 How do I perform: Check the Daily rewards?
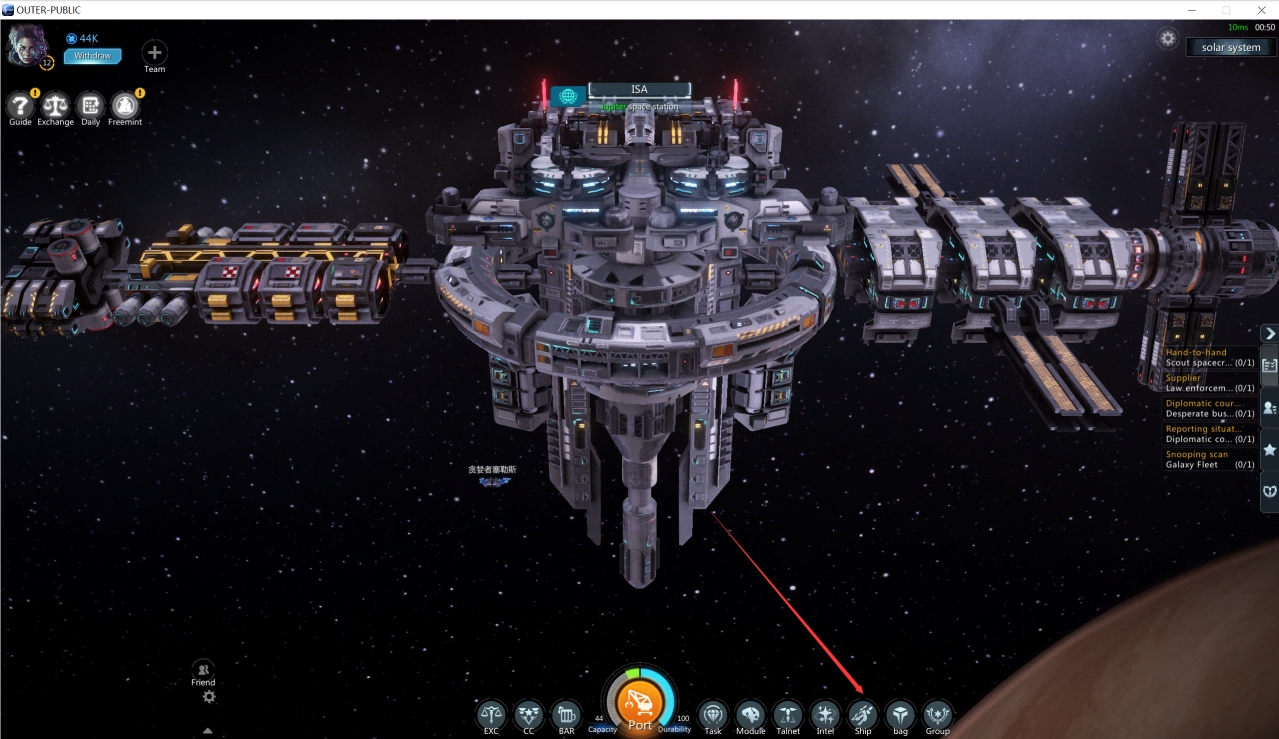pyautogui.click(x=90, y=105)
